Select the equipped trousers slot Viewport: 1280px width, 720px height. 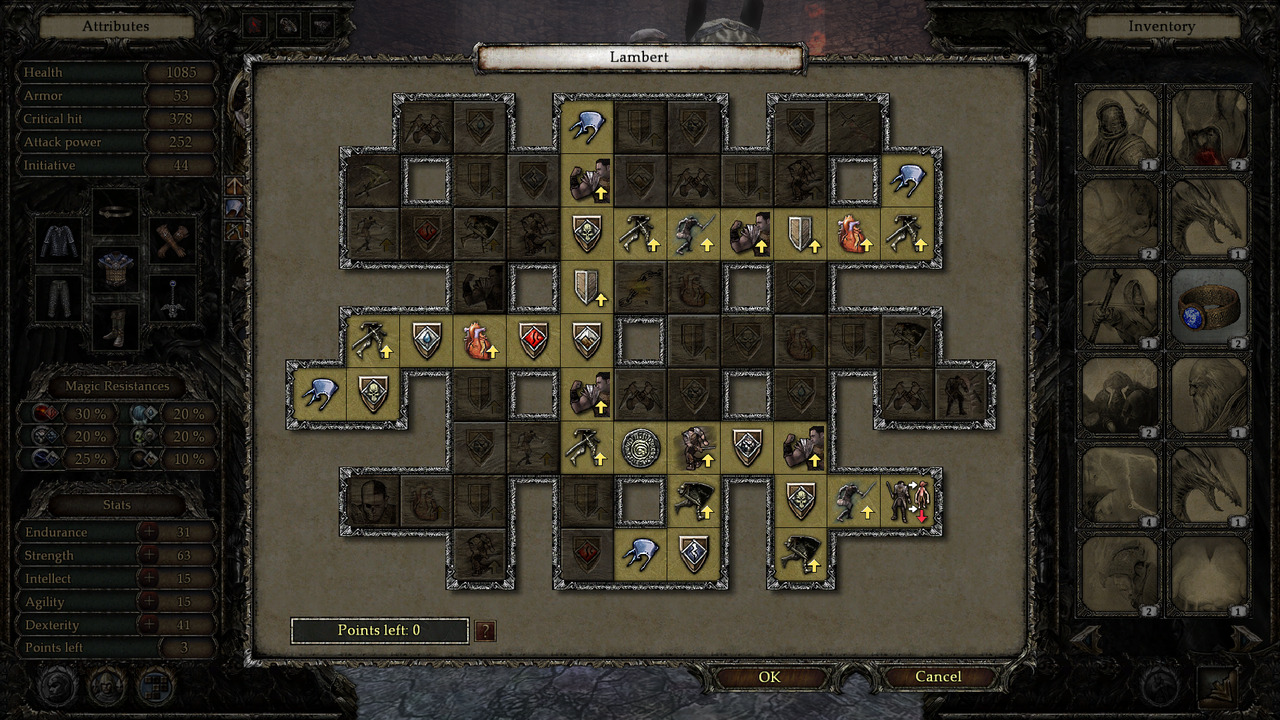(x=58, y=297)
